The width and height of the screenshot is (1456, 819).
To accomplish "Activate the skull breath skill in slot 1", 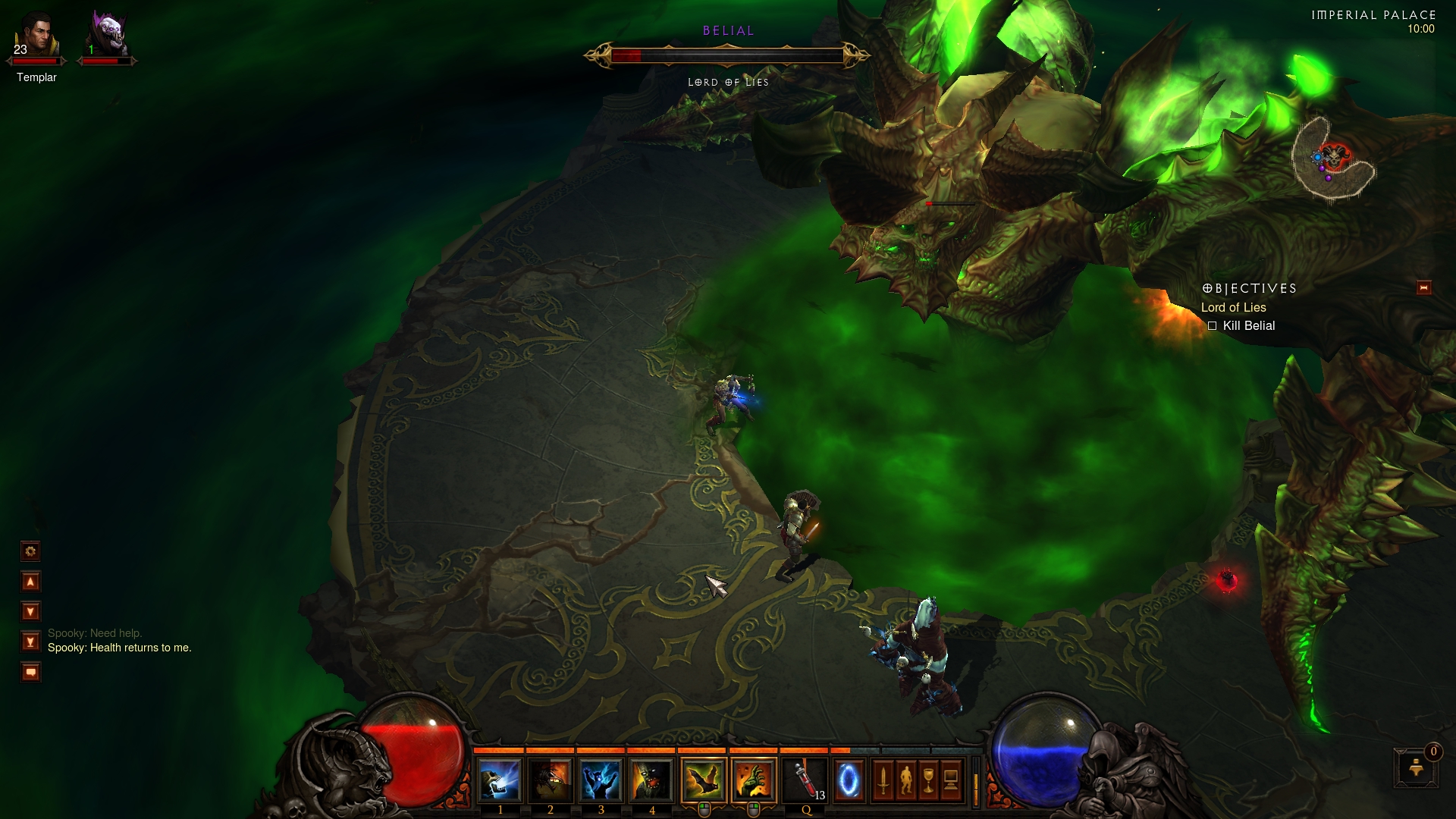I will (x=499, y=780).
